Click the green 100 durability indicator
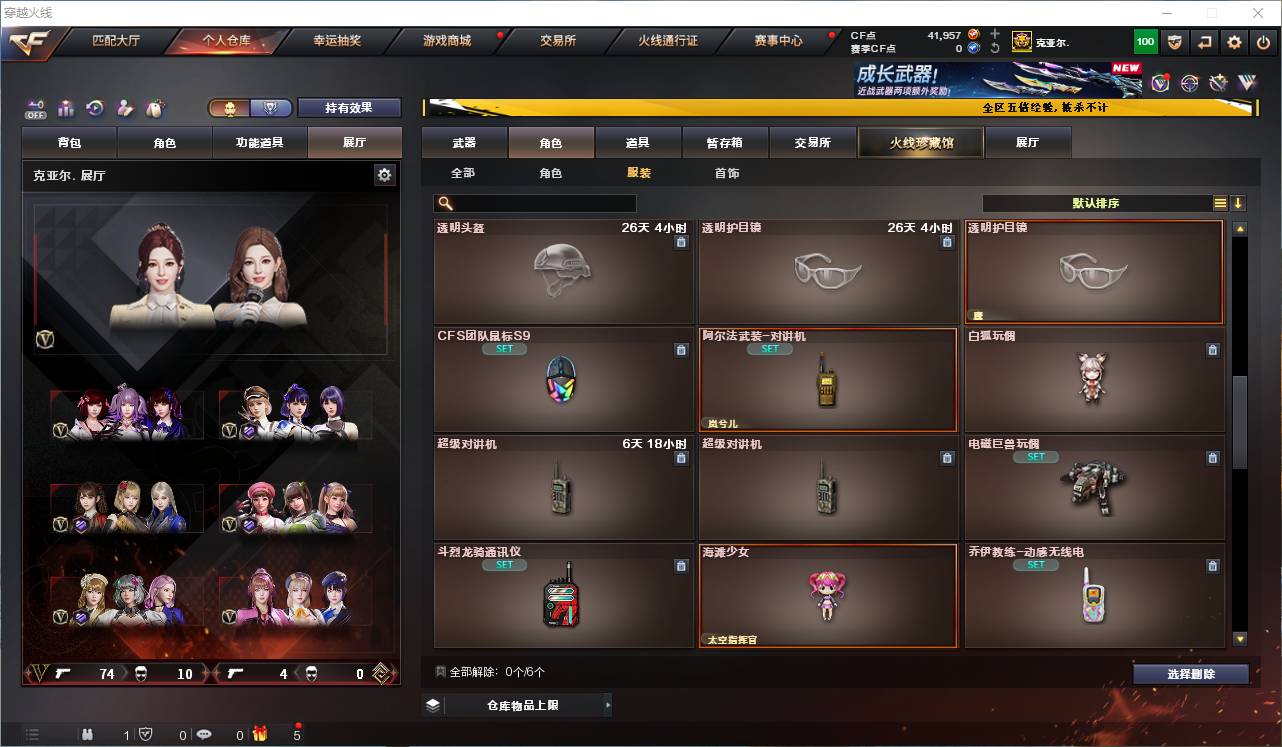This screenshot has width=1282, height=747. pyautogui.click(x=1145, y=42)
